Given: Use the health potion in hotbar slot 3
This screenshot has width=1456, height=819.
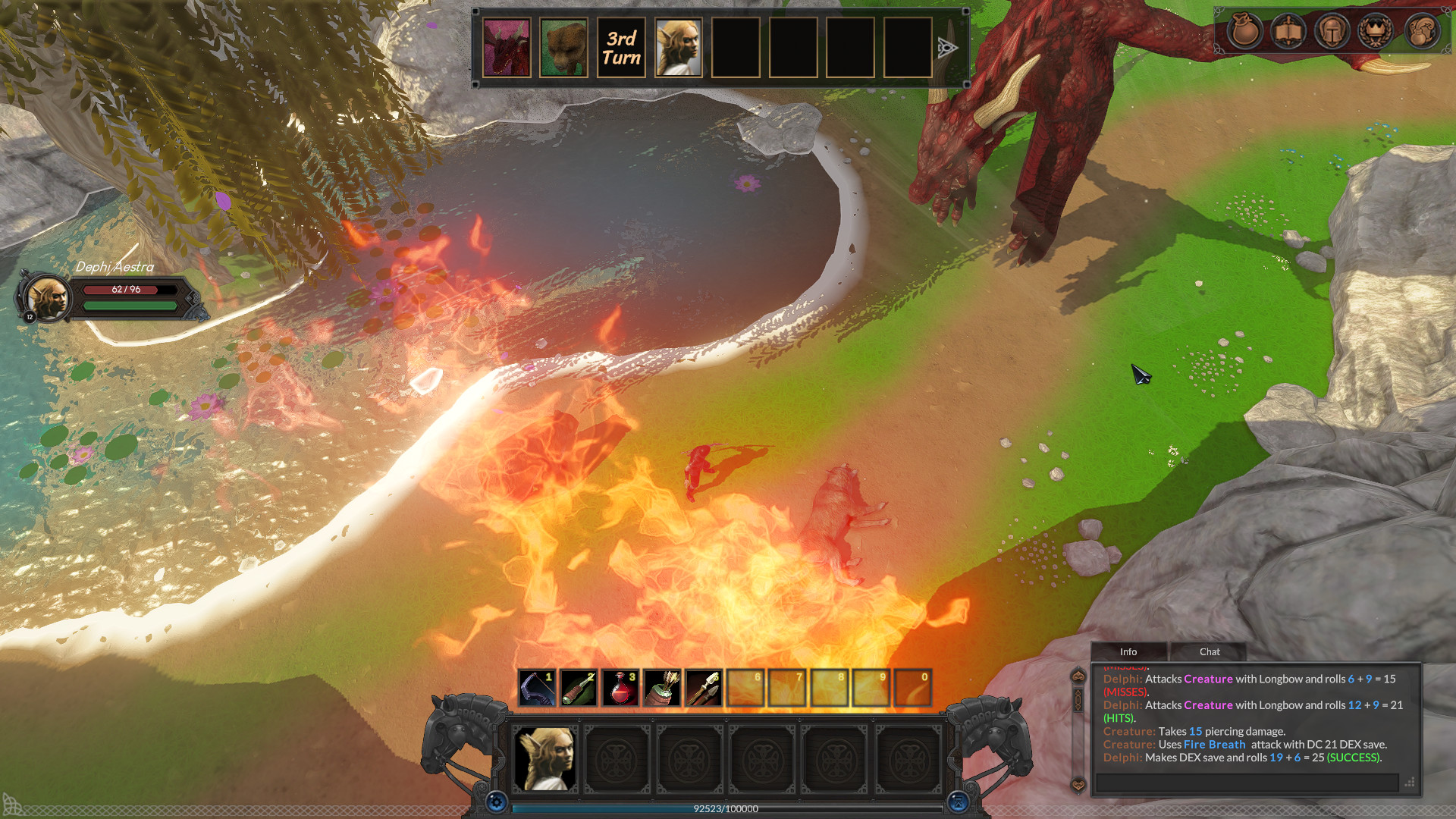Looking at the screenshot, I should (620, 687).
